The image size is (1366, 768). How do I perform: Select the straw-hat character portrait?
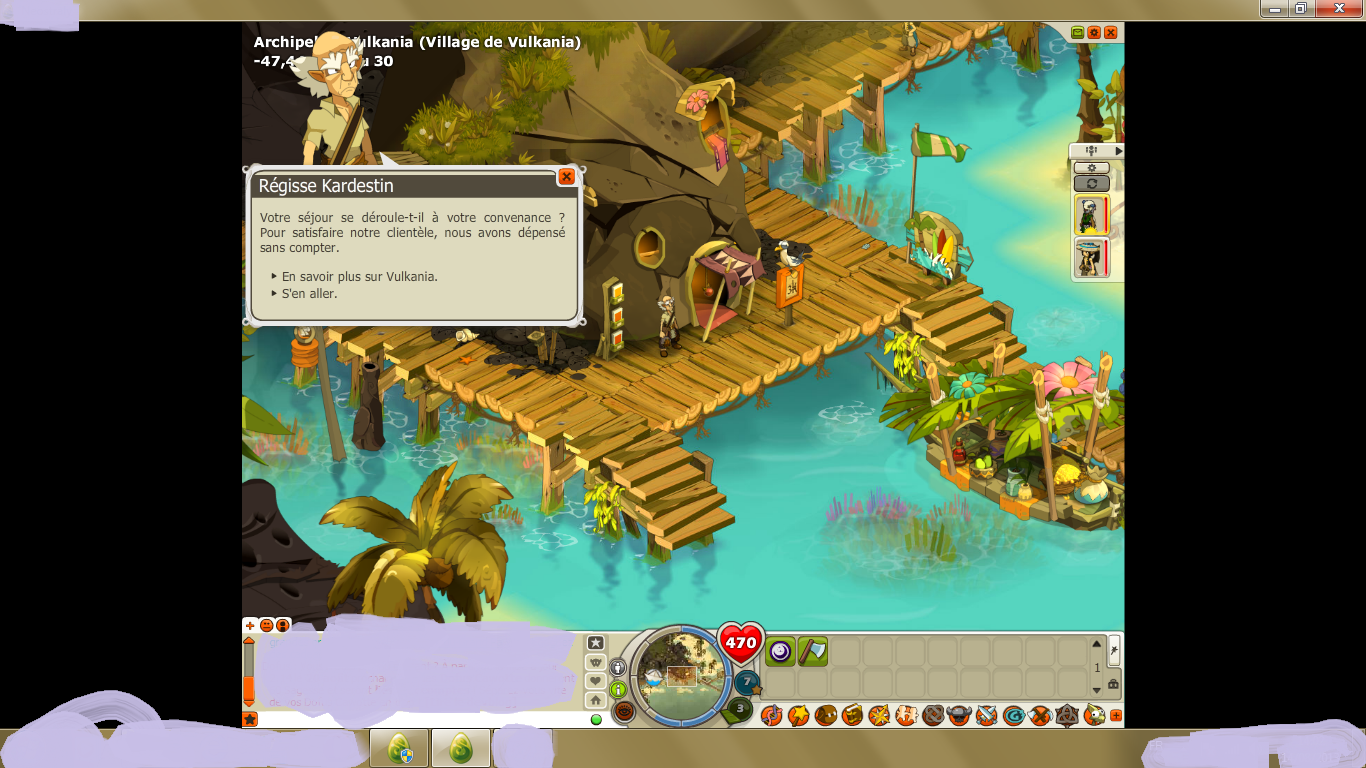1089,258
